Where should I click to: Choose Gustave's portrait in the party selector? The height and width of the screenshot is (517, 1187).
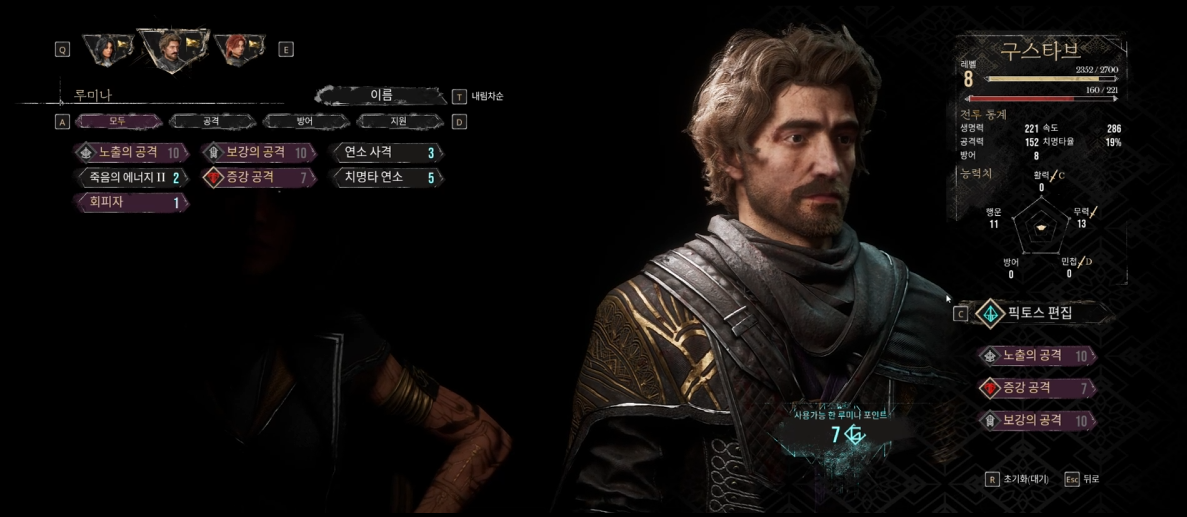tap(175, 47)
